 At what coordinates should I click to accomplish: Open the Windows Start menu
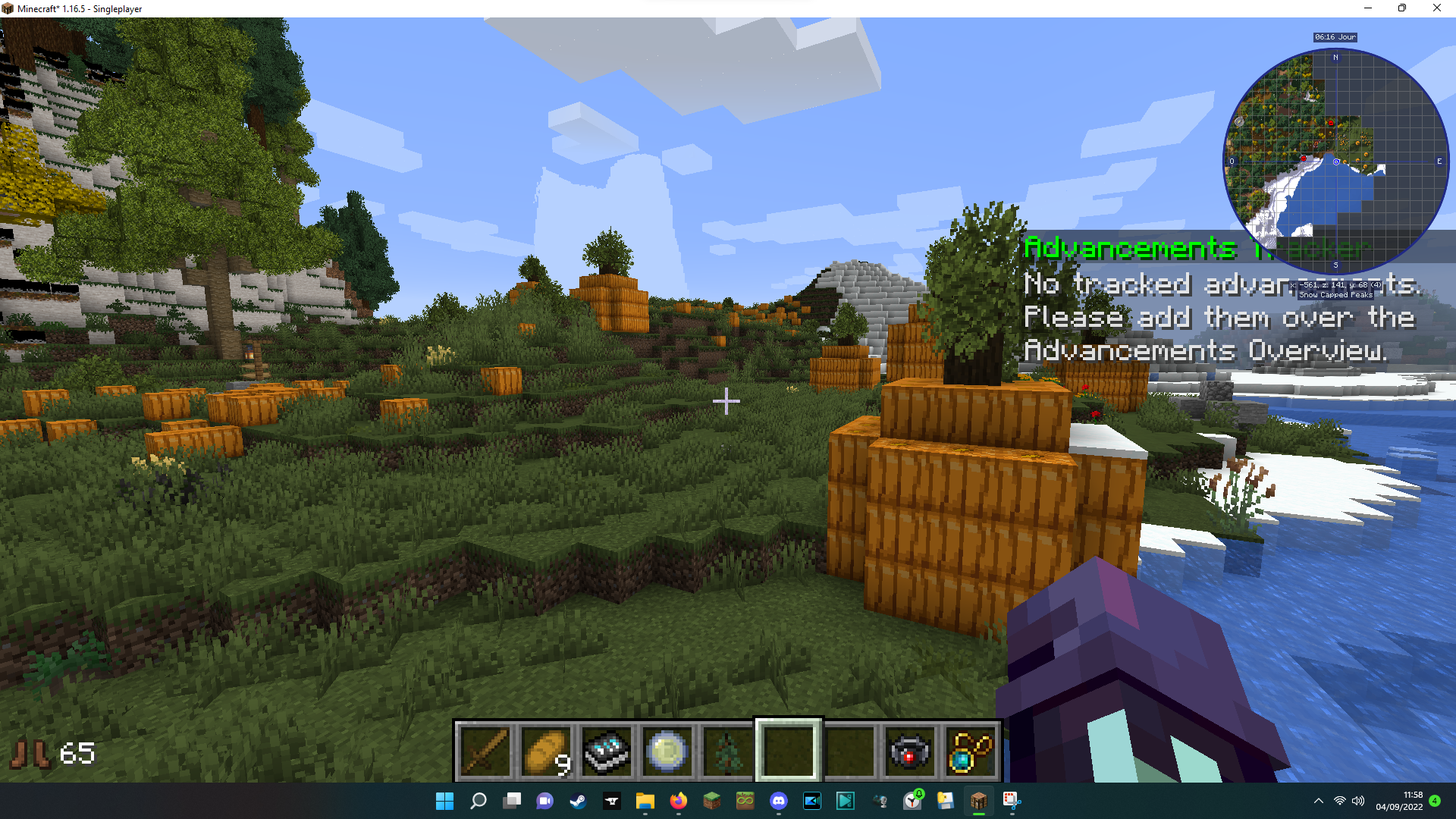click(445, 801)
